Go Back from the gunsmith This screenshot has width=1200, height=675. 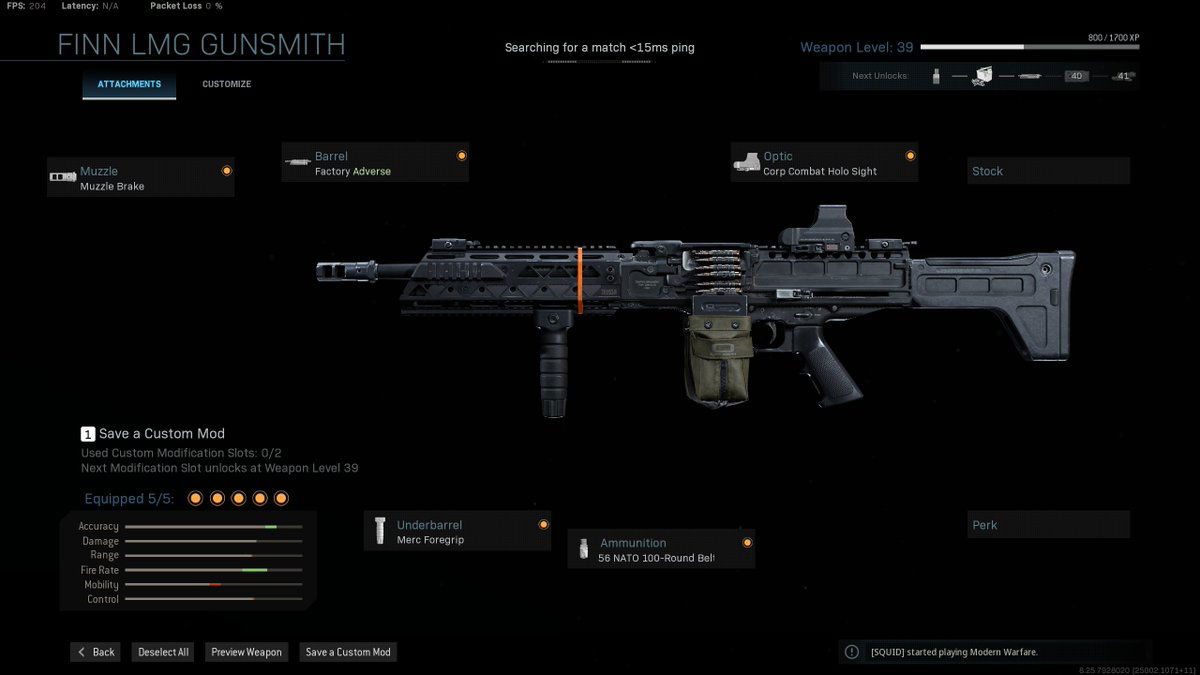click(96, 652)
